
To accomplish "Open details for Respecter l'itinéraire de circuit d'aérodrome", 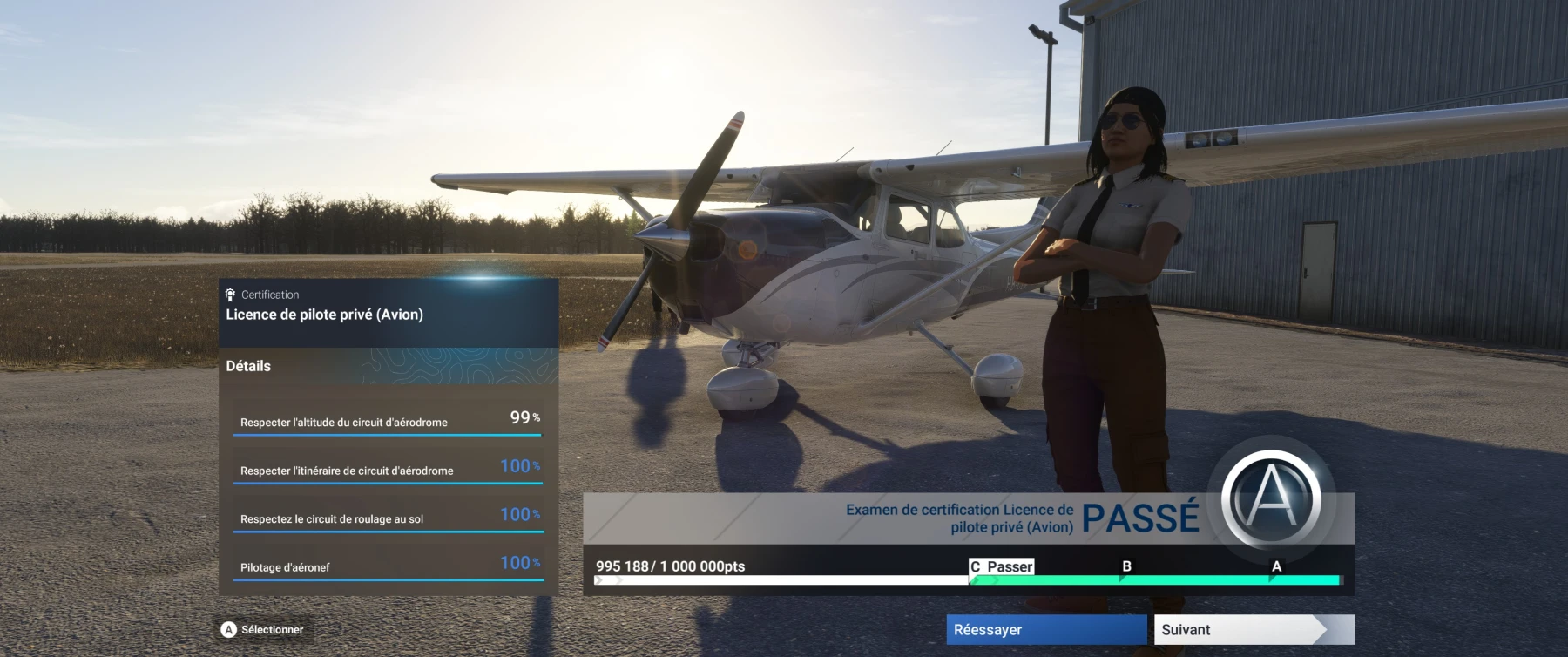I will tap(388, 467).
